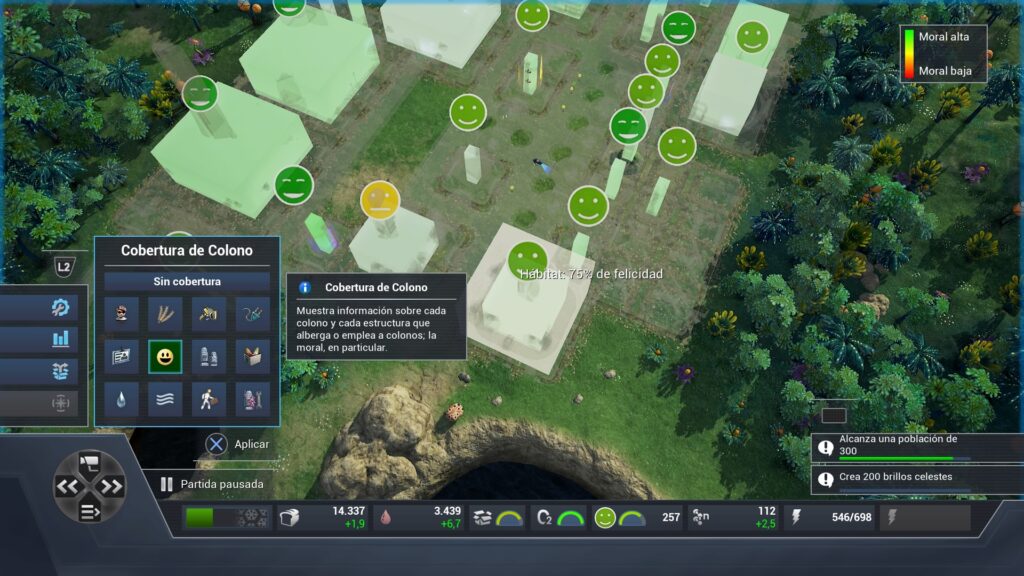1024x576 pixels.
Task: Select the open crate overlay icon
Action: point(251,356)
